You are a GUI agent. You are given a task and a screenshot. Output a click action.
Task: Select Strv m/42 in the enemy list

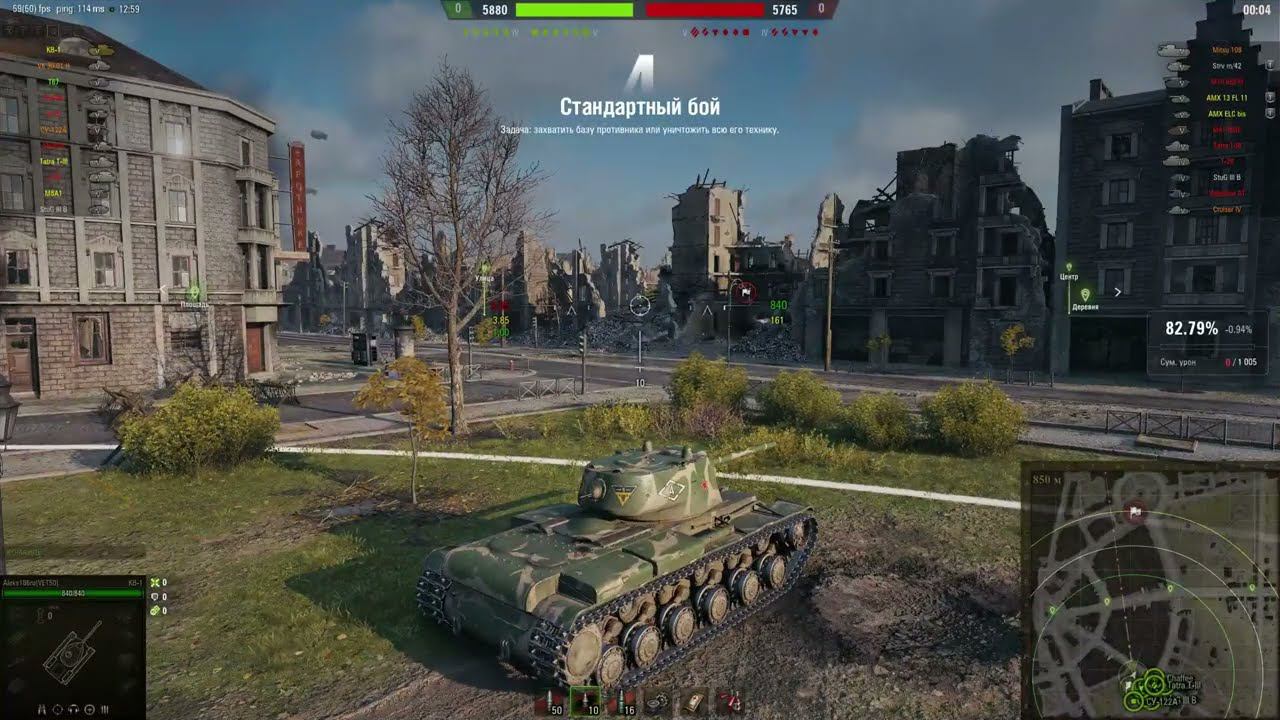[x=1225, y=65]
